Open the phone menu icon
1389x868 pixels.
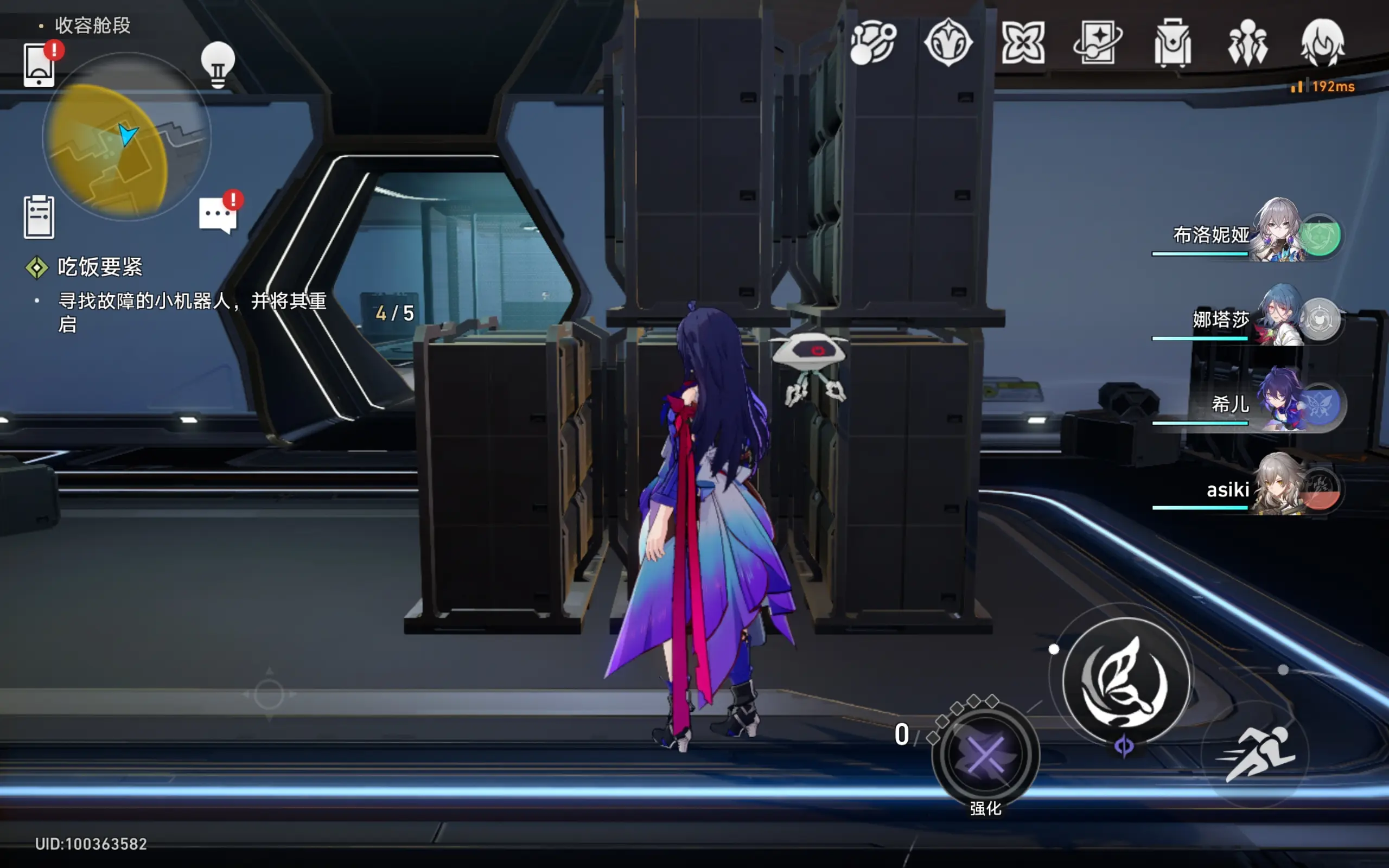click(39, 65)
